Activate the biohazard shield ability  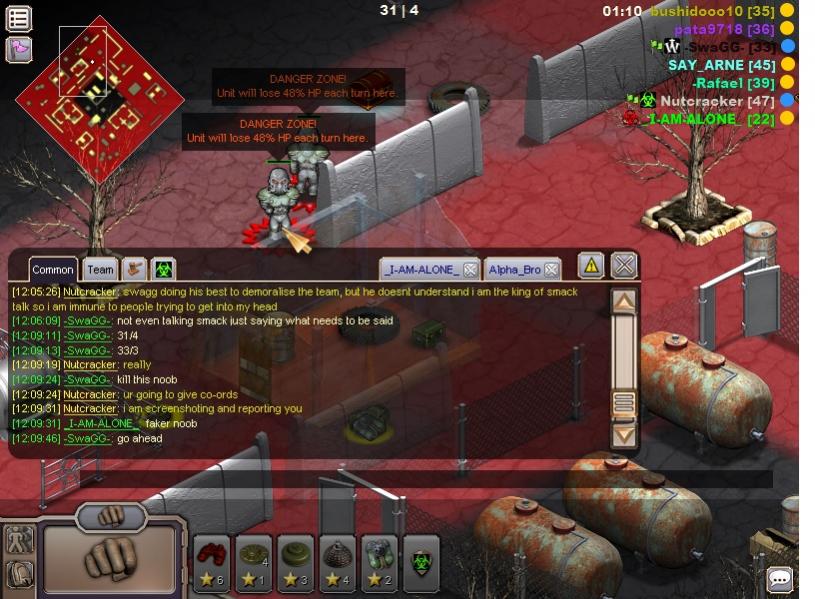point(421,565)
